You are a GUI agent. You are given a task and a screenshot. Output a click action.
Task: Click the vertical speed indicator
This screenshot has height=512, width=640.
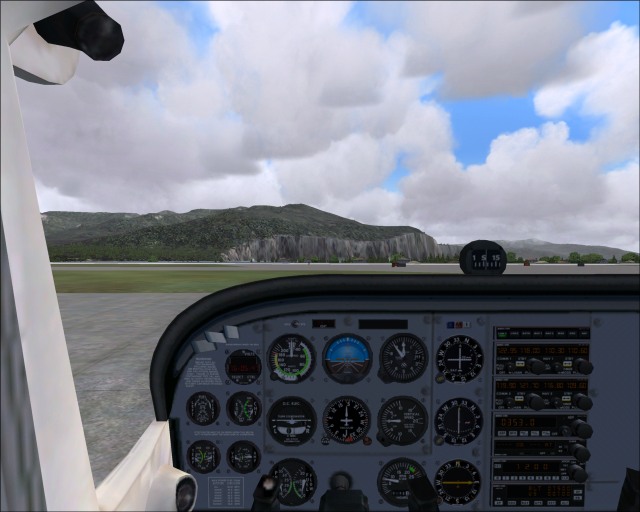click(x=403, y=421)
